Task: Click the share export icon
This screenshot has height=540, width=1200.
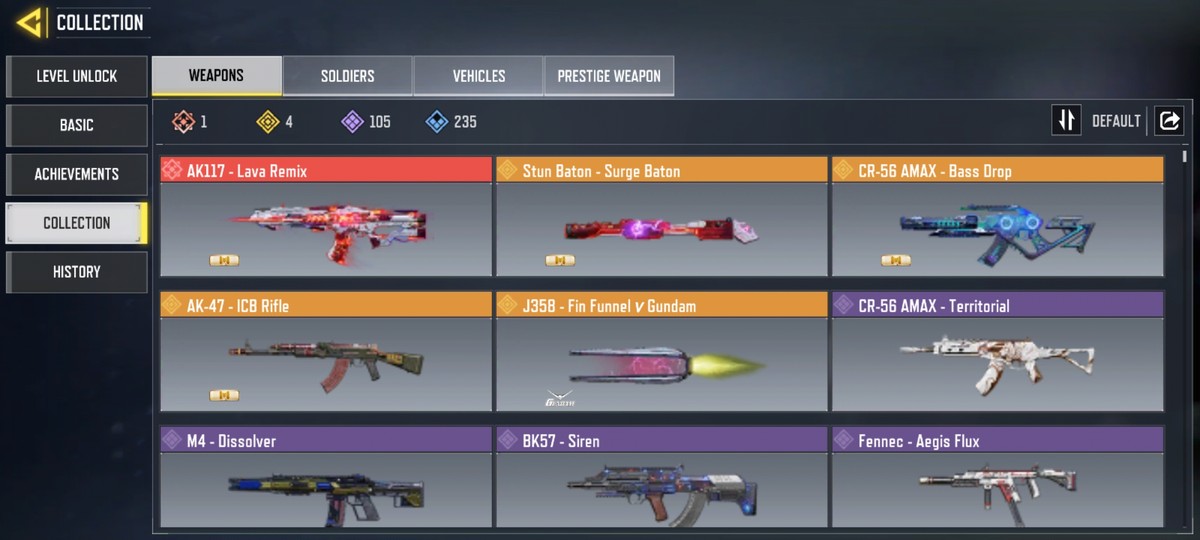Action: tap(1168, 121)
